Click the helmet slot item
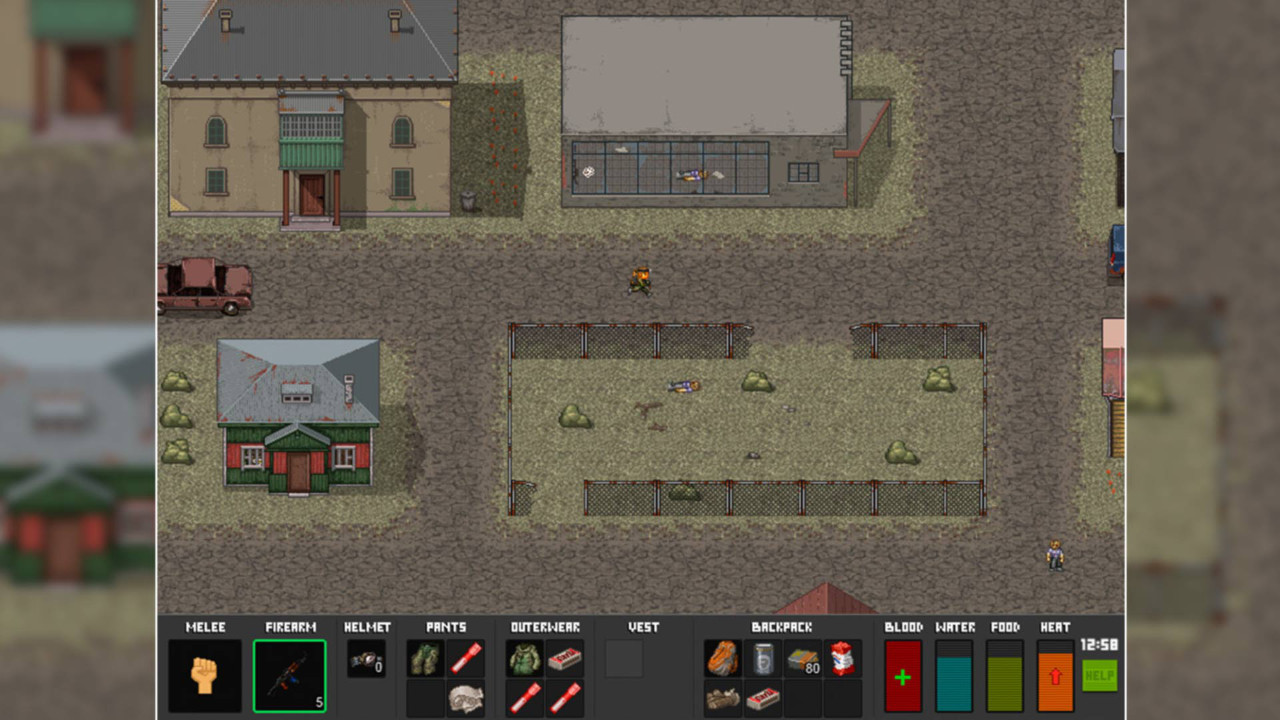 click(366, 659)
